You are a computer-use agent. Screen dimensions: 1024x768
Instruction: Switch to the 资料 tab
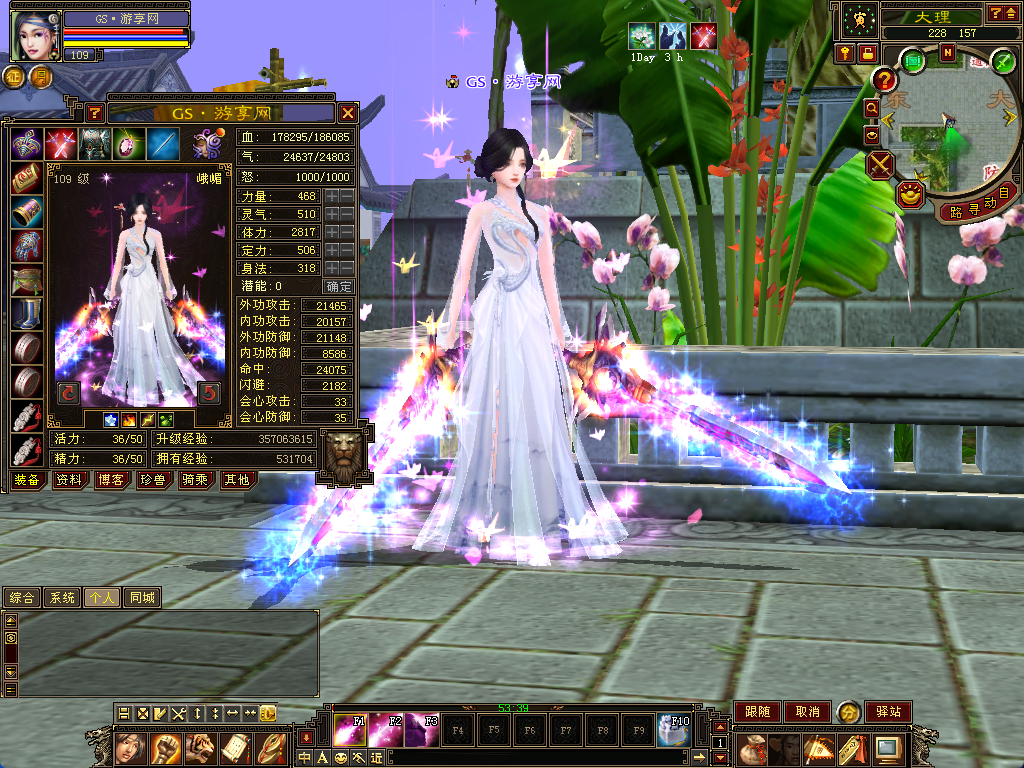[x=68, y=480]
